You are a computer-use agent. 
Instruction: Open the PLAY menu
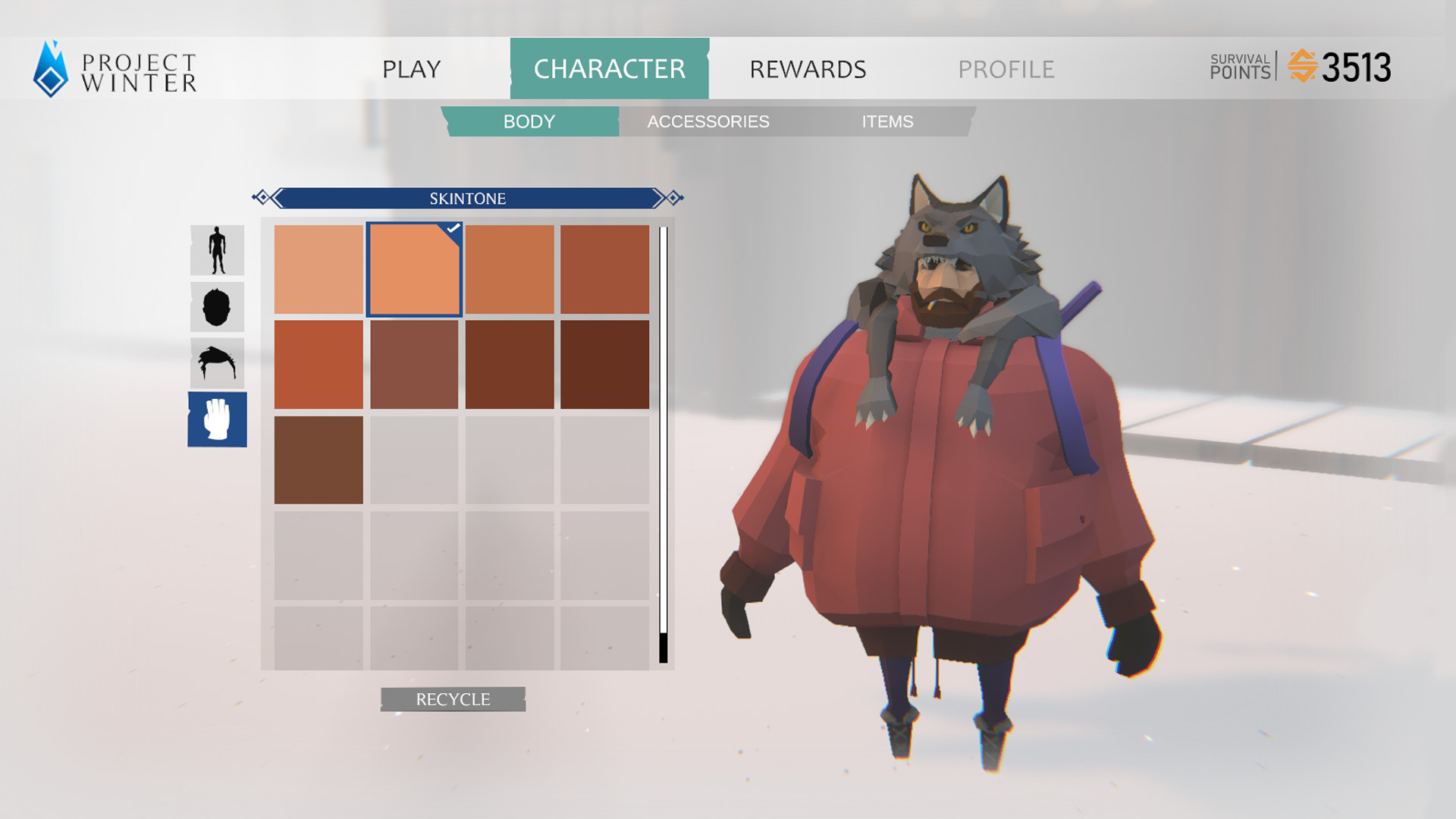[411, 69]
